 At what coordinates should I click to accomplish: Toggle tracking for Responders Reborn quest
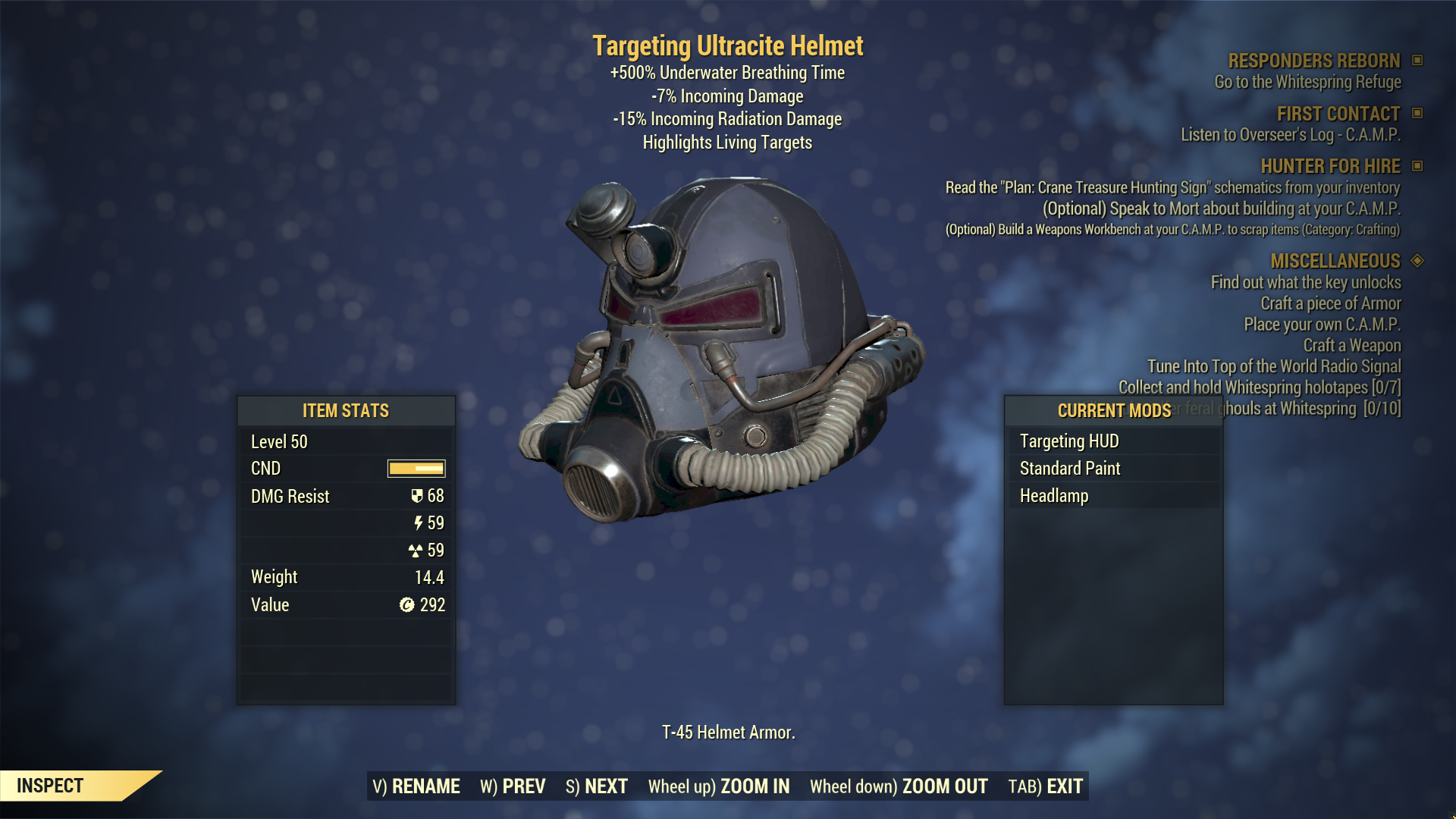point(1417,61)
